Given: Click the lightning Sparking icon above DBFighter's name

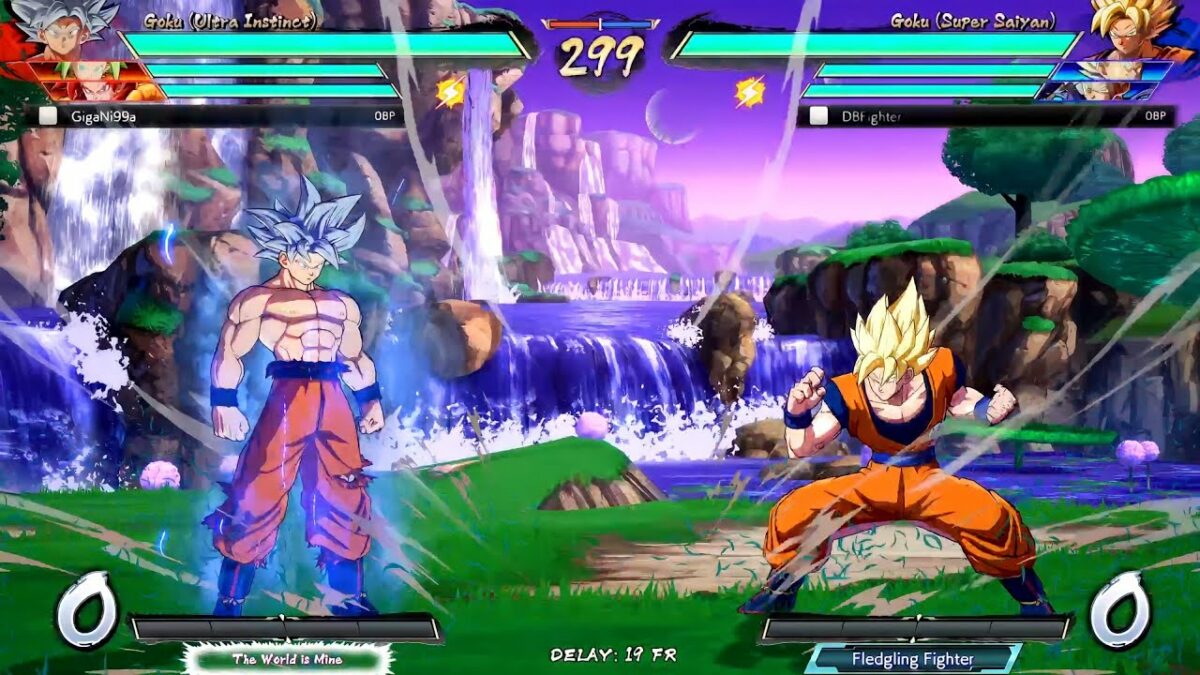Looking at the screenshot, I should click(749, 92).
